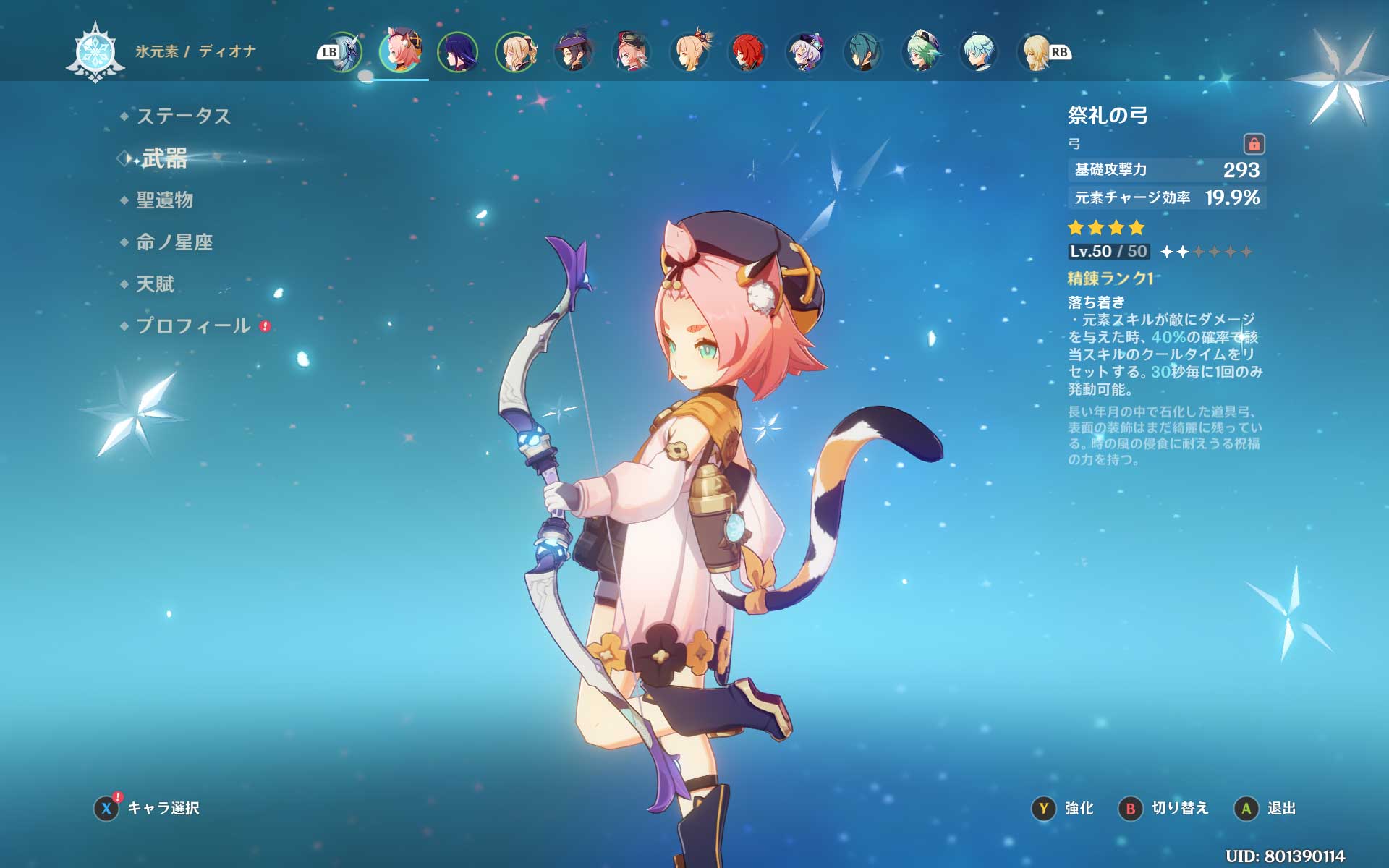Open the ステータス (Status) menu entry
Viewport: 1389px width, 868px height.
pos(183,116)
